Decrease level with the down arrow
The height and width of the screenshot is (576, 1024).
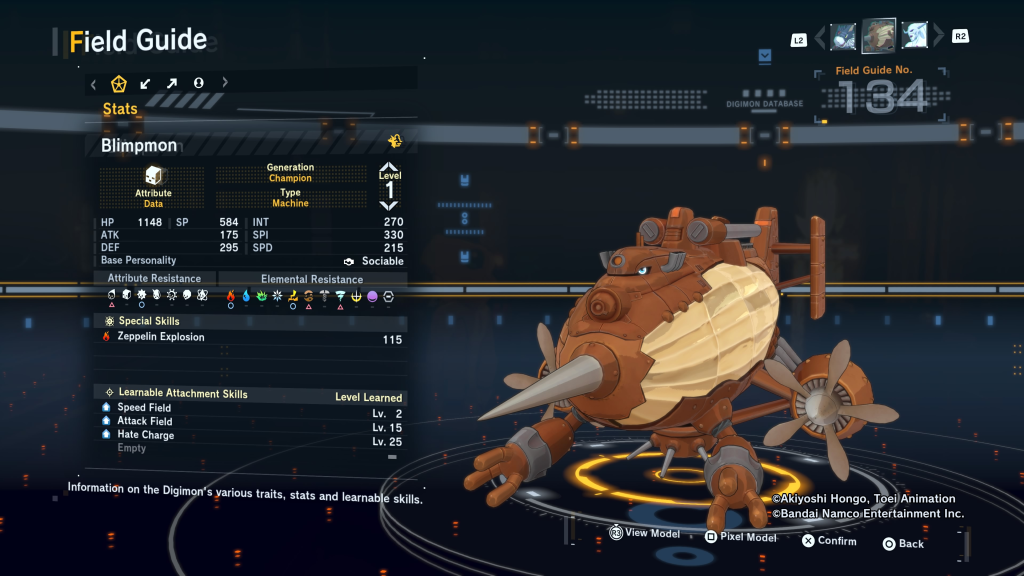point(389,205)
